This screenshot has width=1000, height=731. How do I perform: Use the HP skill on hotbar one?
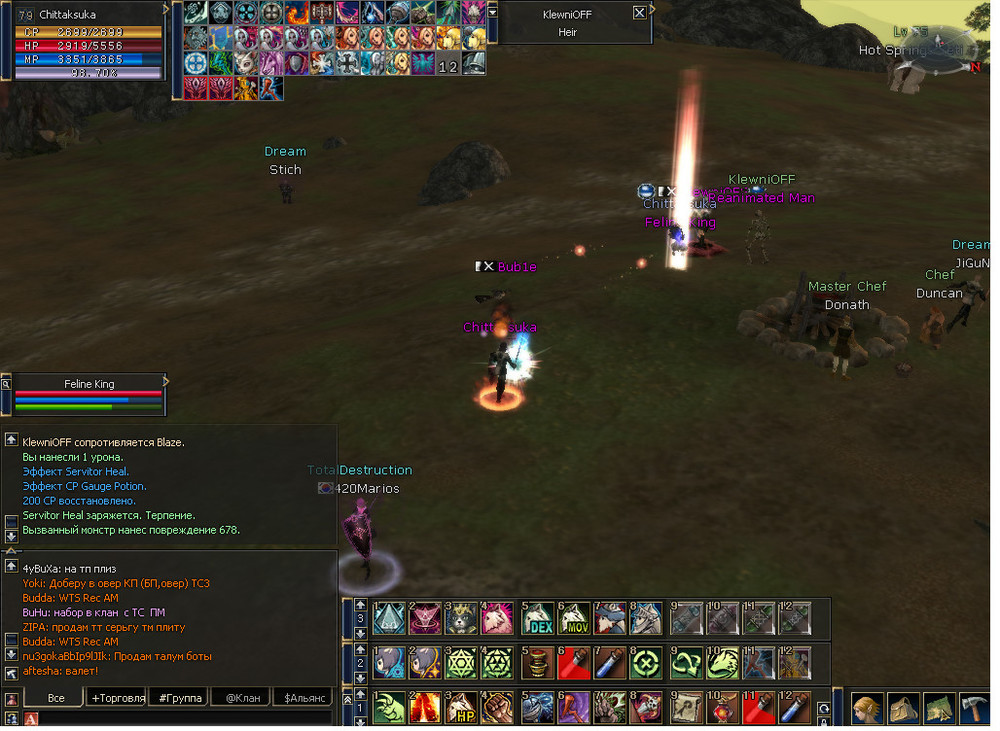(460, 708)
